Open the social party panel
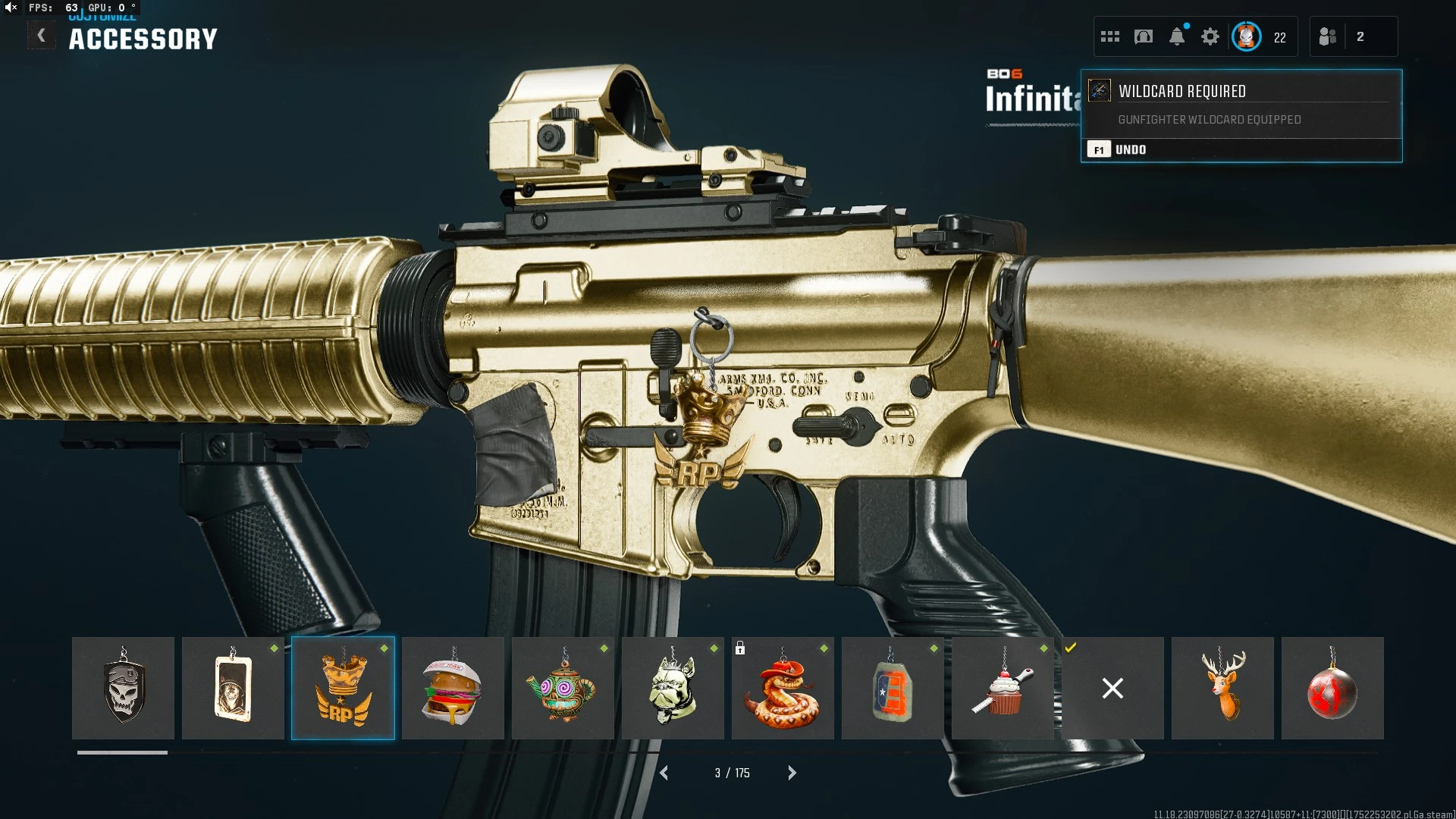This screenshot has height=819, width=1456. coord(1328,36)
